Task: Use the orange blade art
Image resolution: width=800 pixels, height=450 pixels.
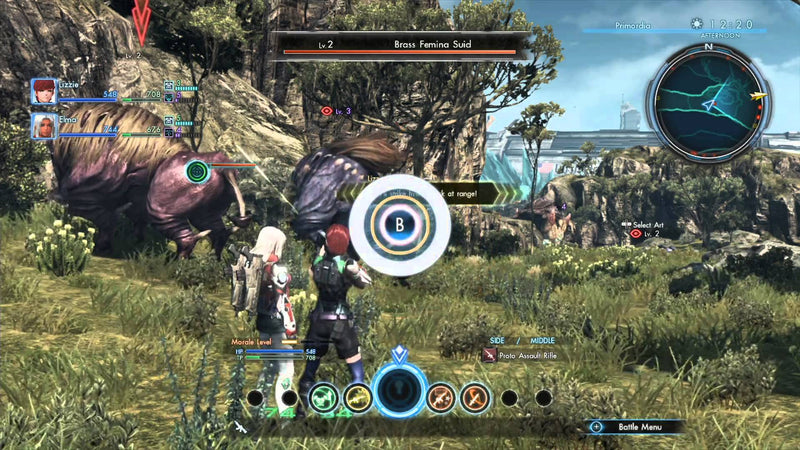Action: click(474, 398)
